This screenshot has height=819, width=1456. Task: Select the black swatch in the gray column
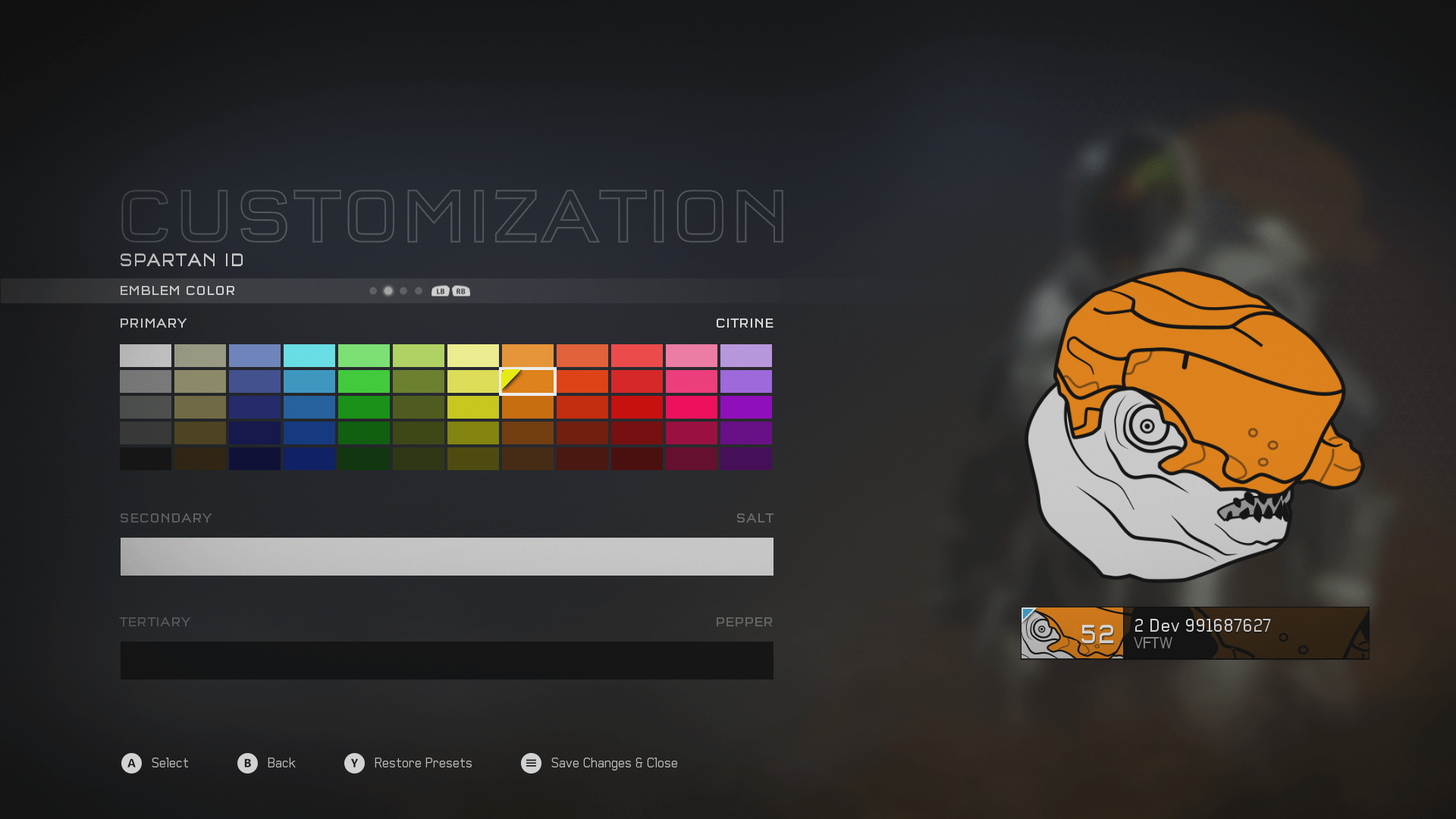point(145,459)
